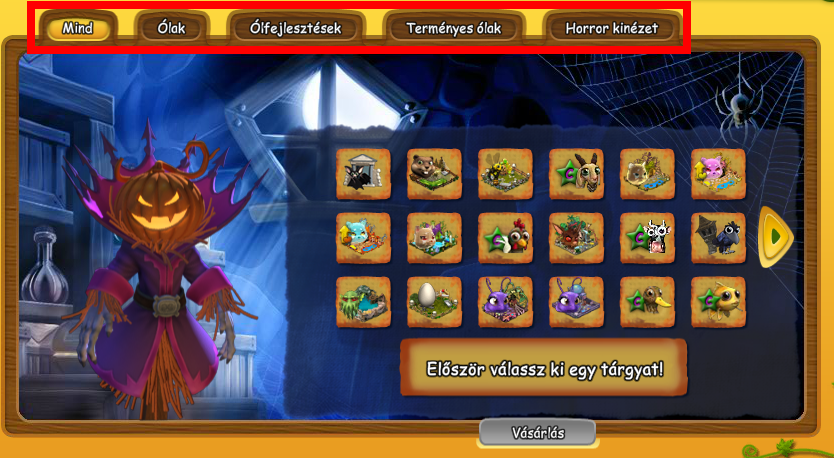
Task: Select the cow with green star item
Action: pos(647,238)
